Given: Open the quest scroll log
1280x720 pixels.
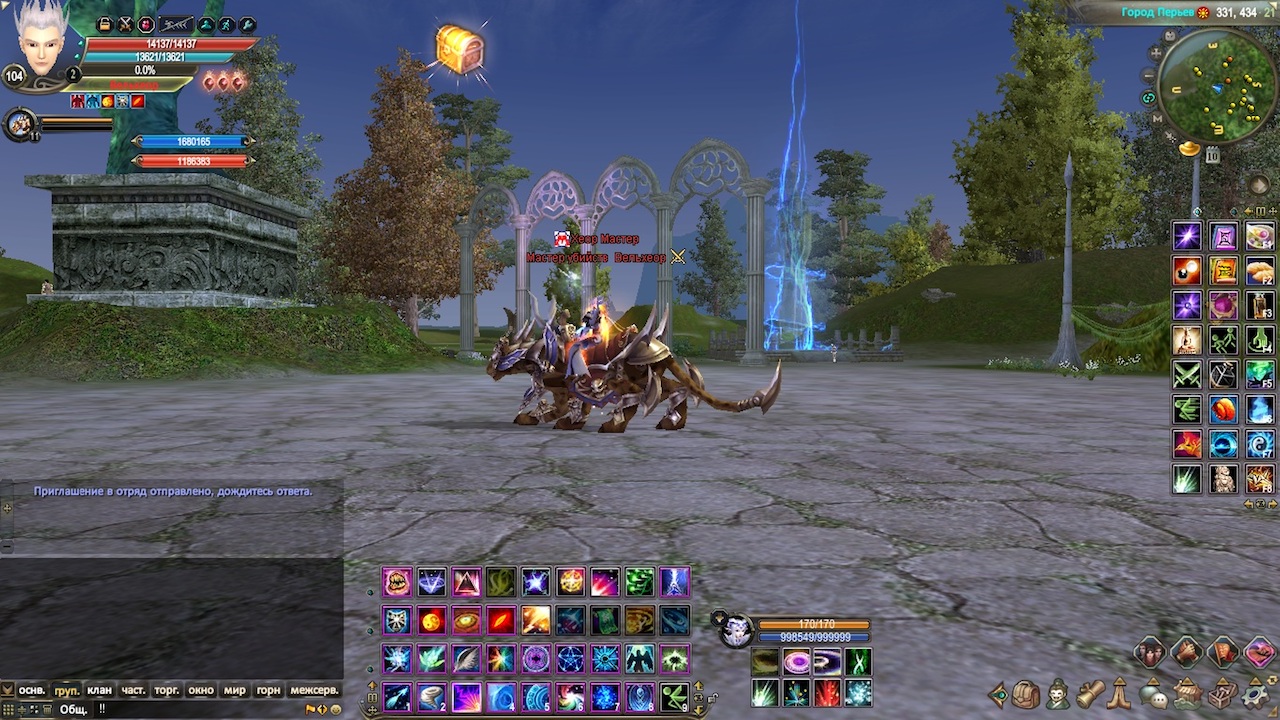Looking at the screenshot, I should pyautogui.click(x=1090, y=693).
